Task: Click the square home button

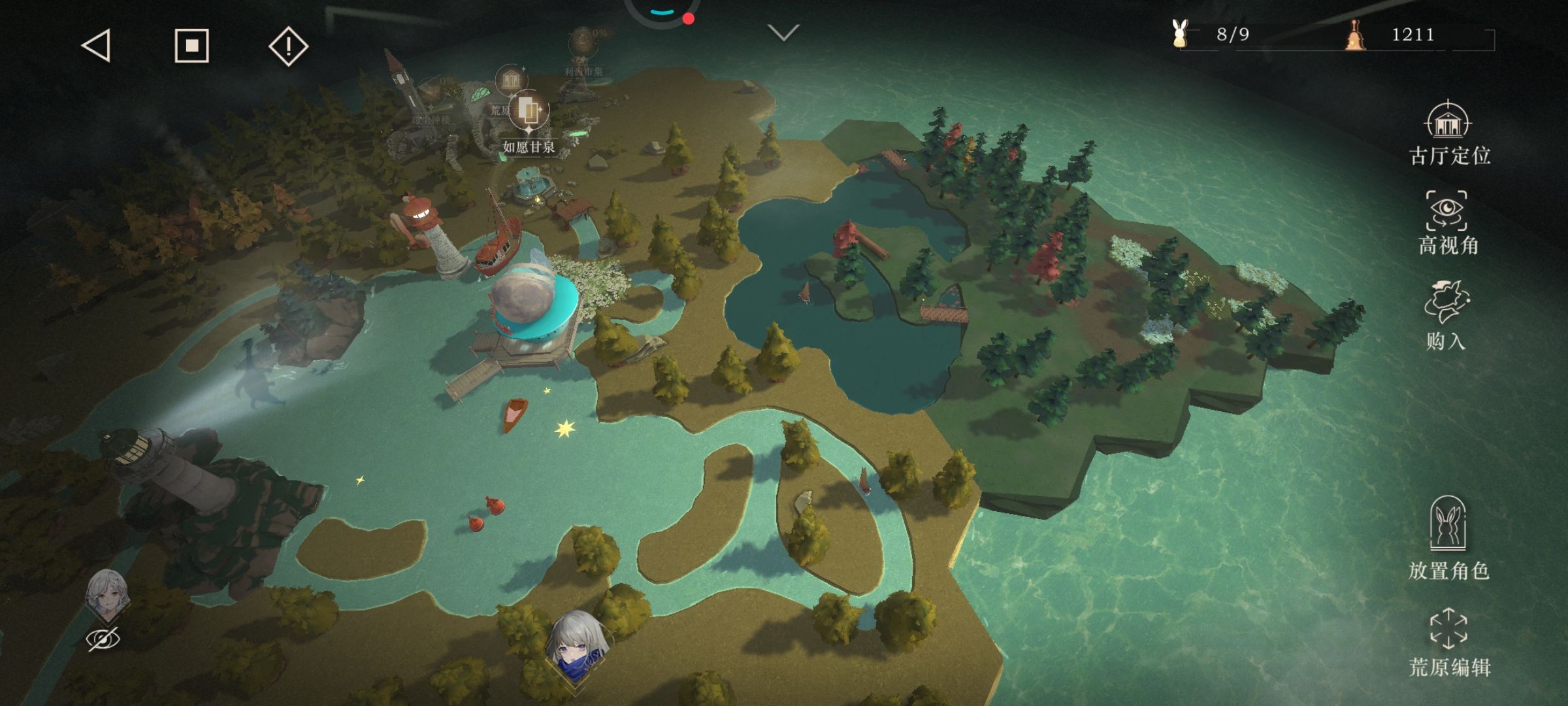Action: [191, 46]
